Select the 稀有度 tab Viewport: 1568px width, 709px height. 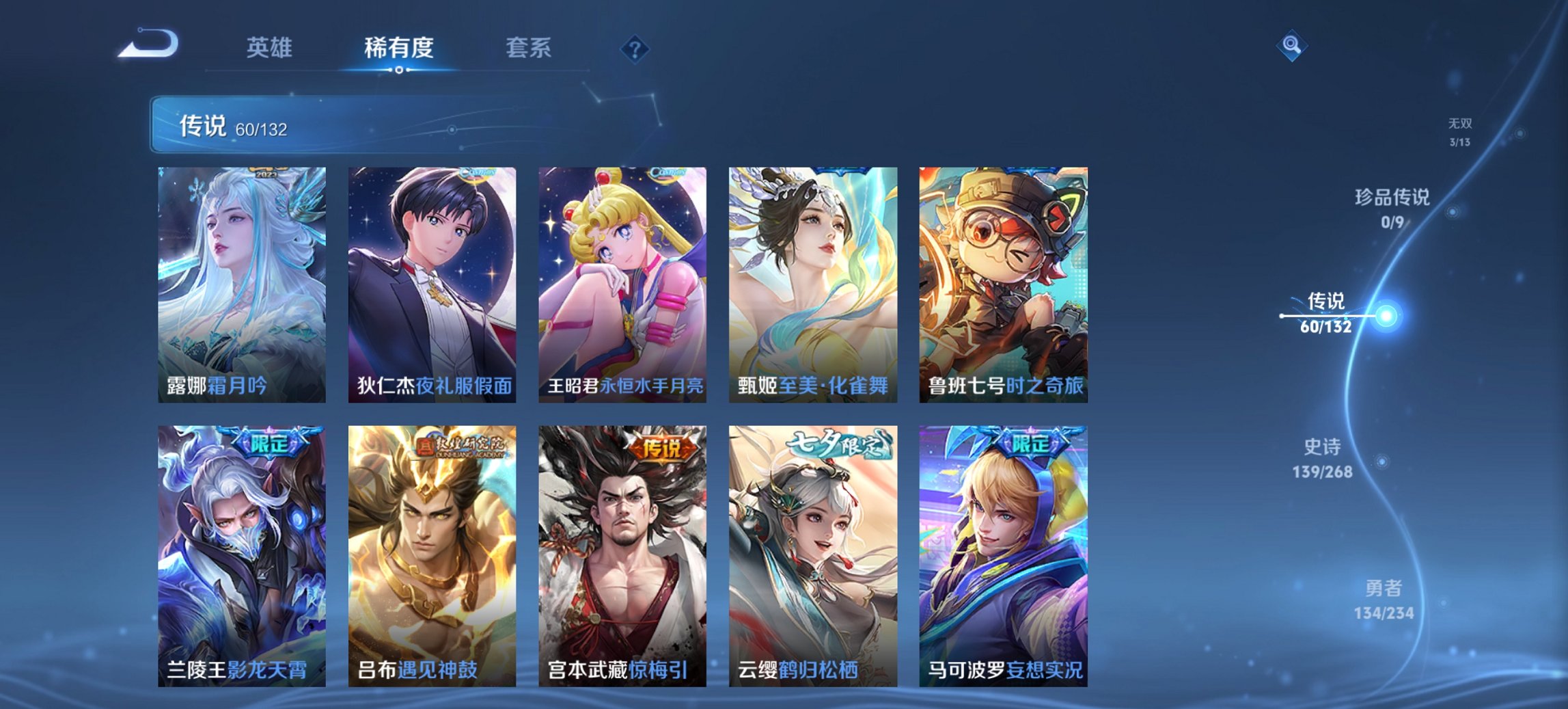(x=399, y=48)
